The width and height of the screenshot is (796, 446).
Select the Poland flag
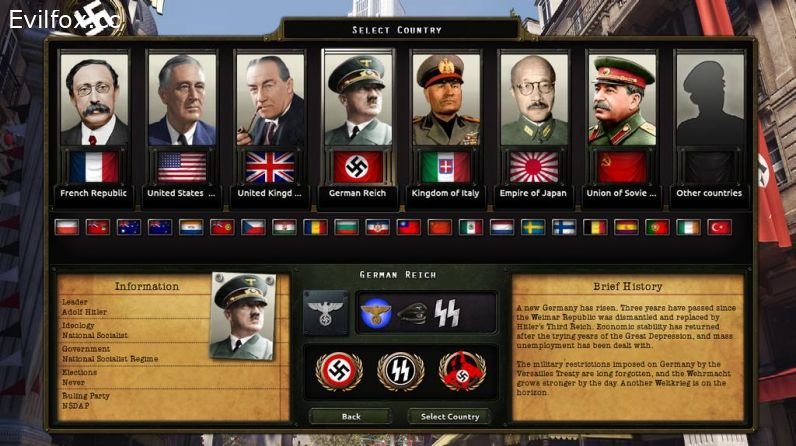66,227
